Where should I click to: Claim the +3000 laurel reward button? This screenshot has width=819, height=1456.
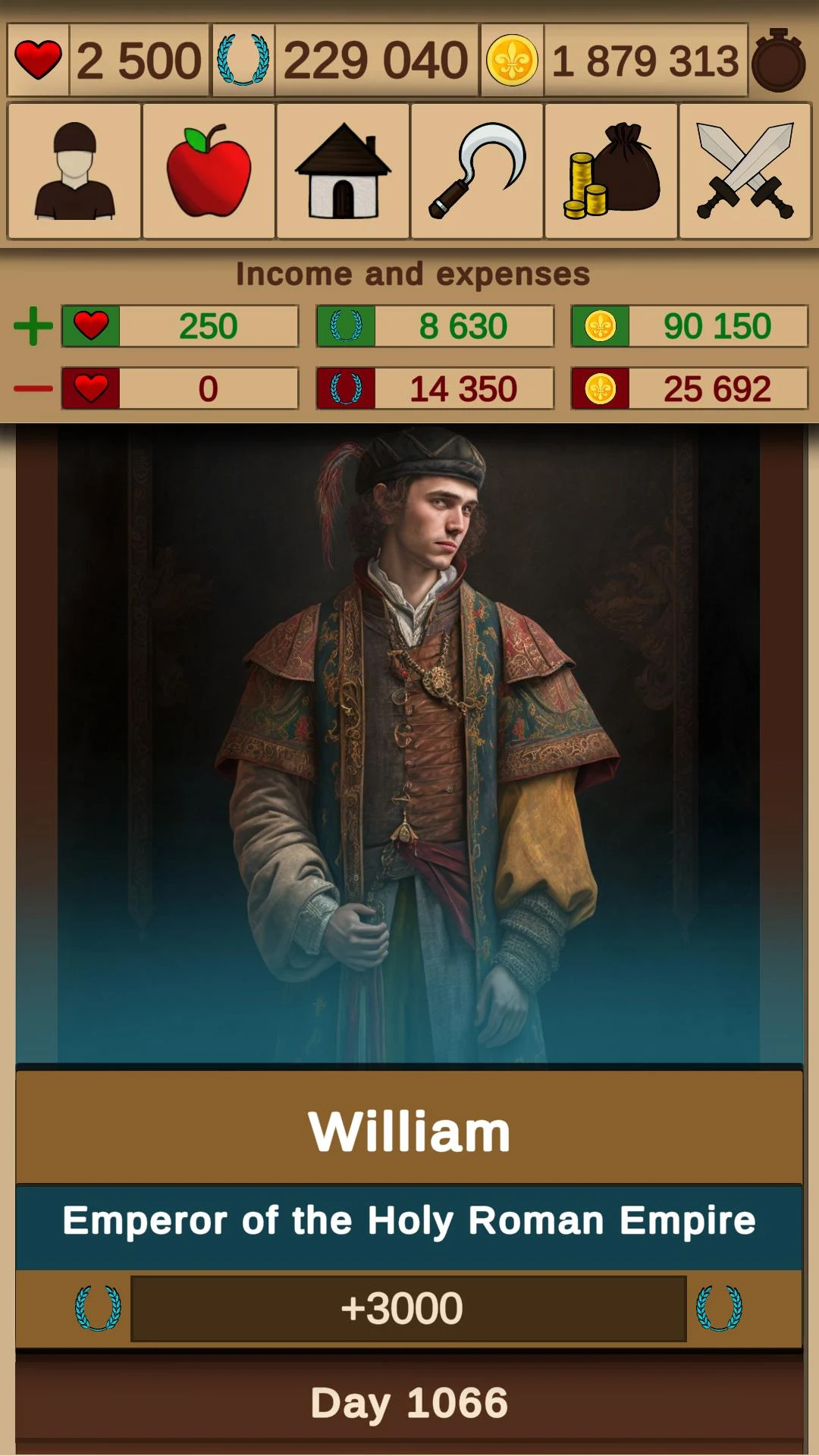point(409,1308)
